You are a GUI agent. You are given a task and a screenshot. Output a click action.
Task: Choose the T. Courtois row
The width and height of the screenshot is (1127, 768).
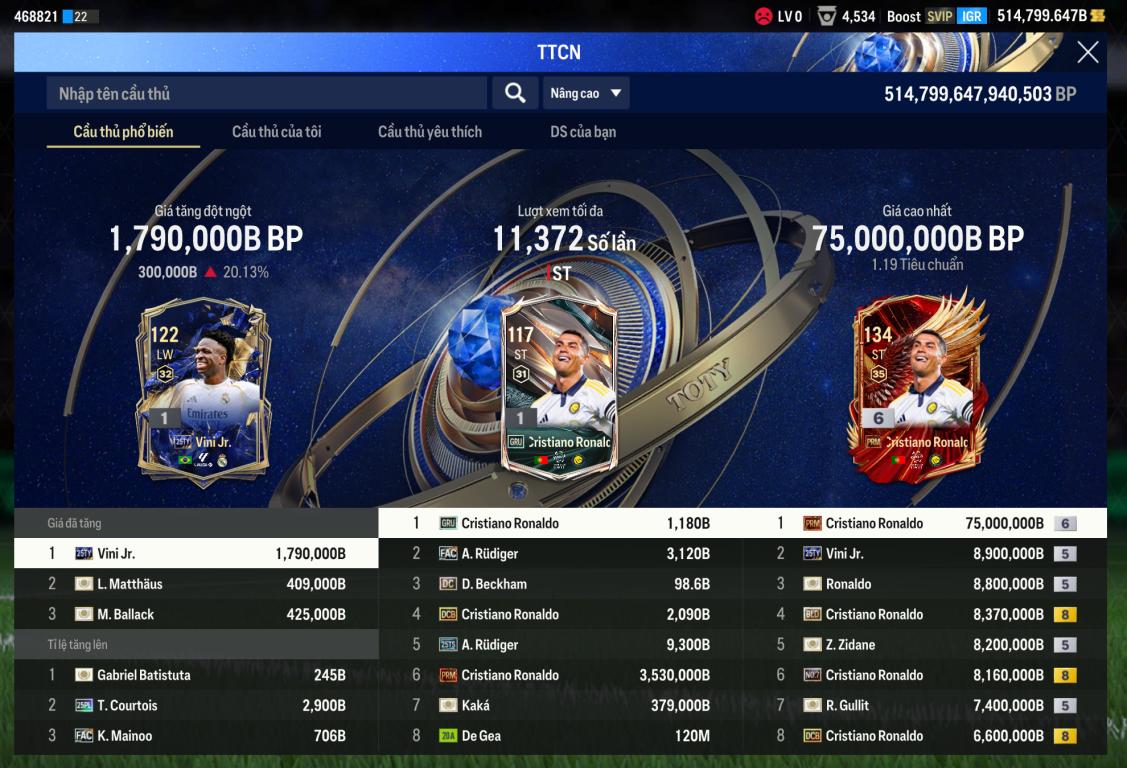(x=196, y=705)
